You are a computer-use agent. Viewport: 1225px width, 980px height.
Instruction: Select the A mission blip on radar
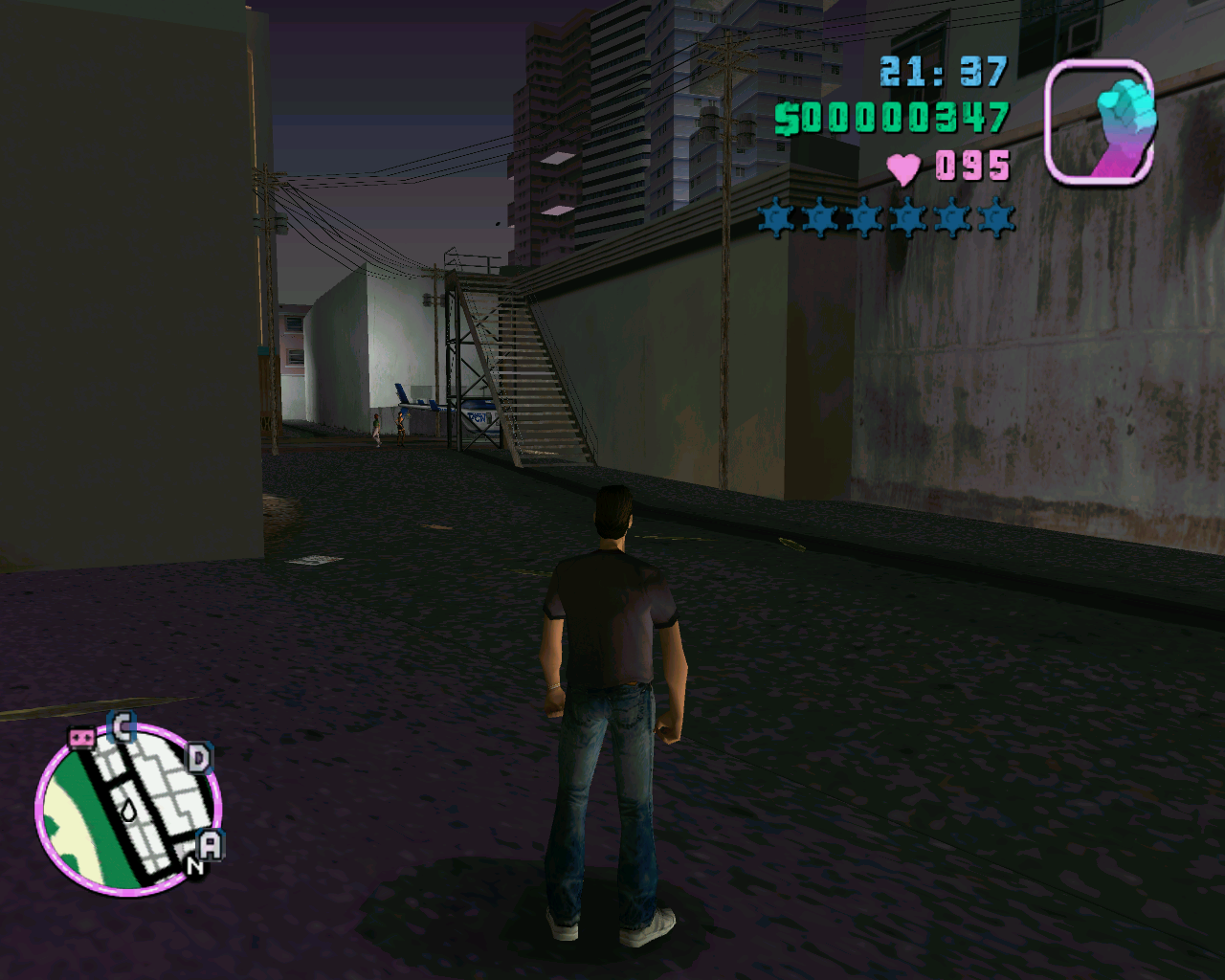210,845
